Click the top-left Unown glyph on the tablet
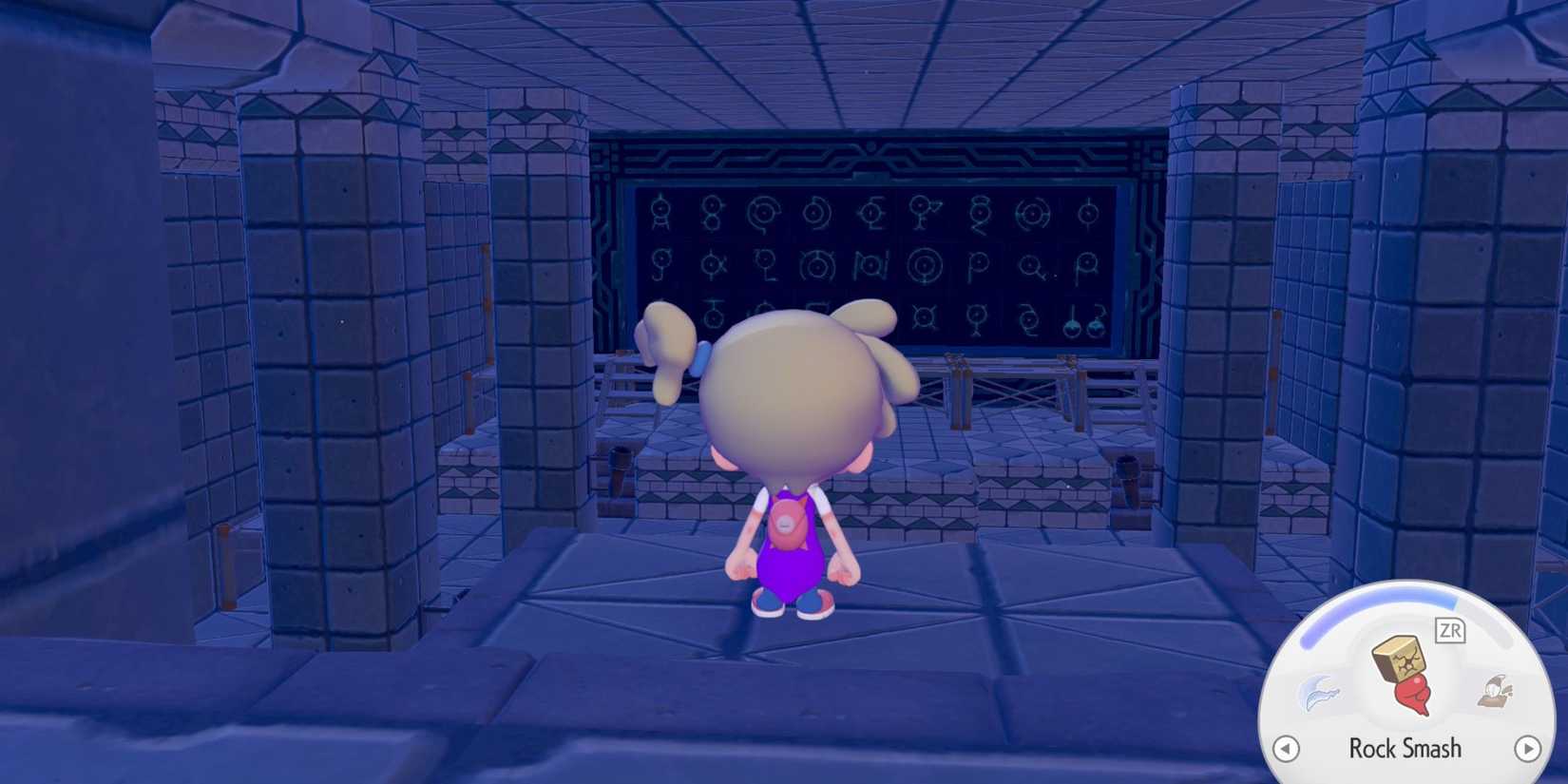This screenshot has width=1568, height=784. pyautogui.click(x=660, y=210)
